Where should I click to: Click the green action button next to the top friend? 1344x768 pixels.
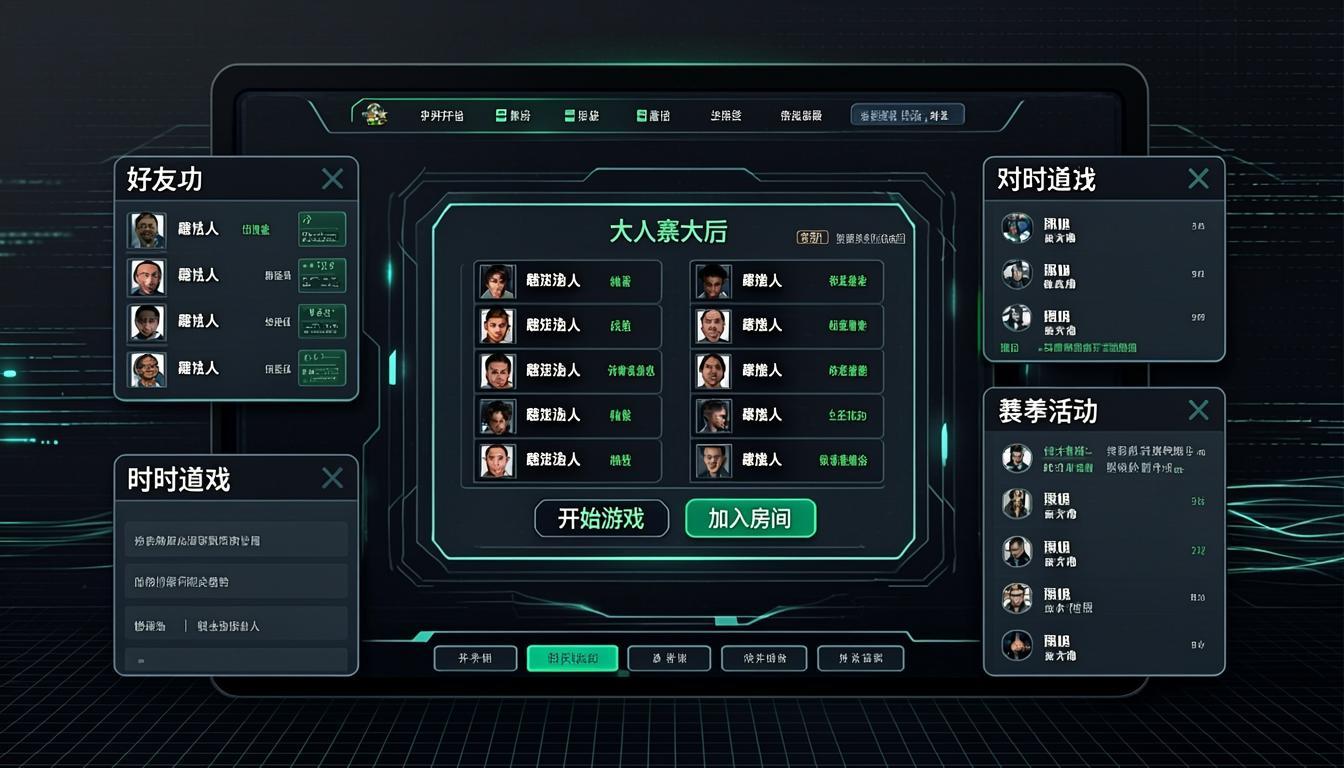(x=321, y=228)
